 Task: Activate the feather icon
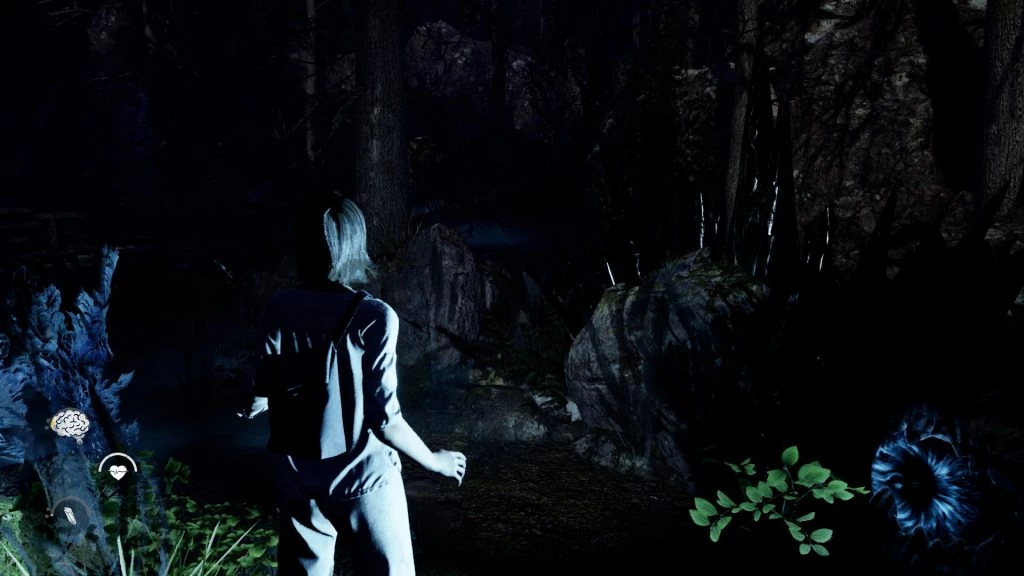point(71,515)
